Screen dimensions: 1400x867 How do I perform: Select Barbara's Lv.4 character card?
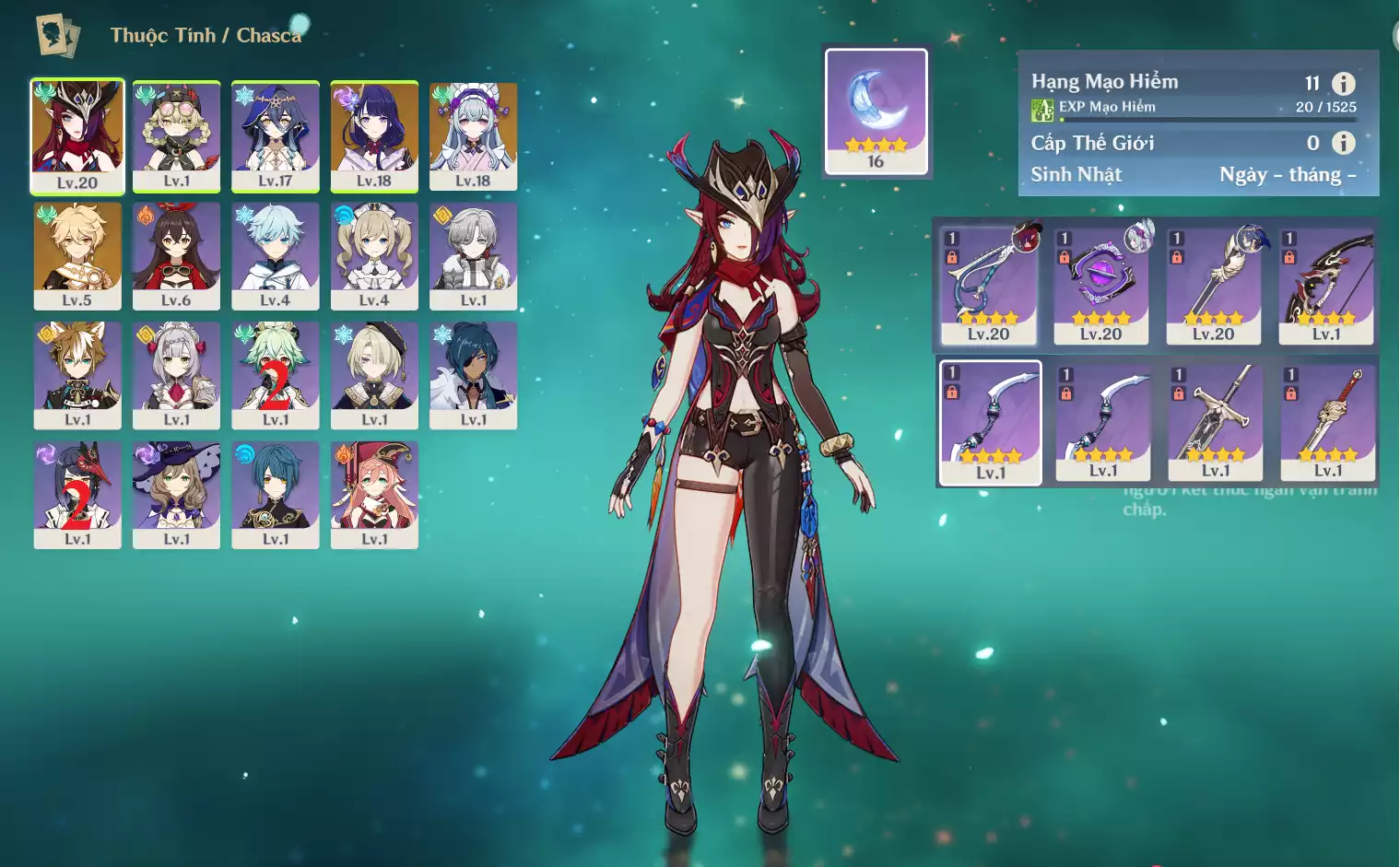pyautogui.click(x=374, y=255)
